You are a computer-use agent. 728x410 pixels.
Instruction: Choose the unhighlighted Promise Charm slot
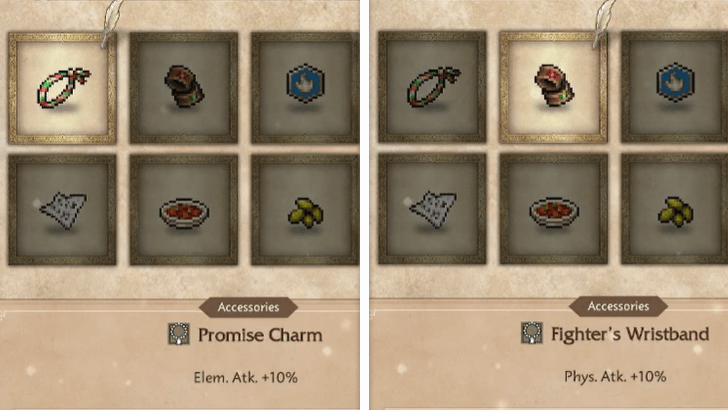(x=430, y=87)
